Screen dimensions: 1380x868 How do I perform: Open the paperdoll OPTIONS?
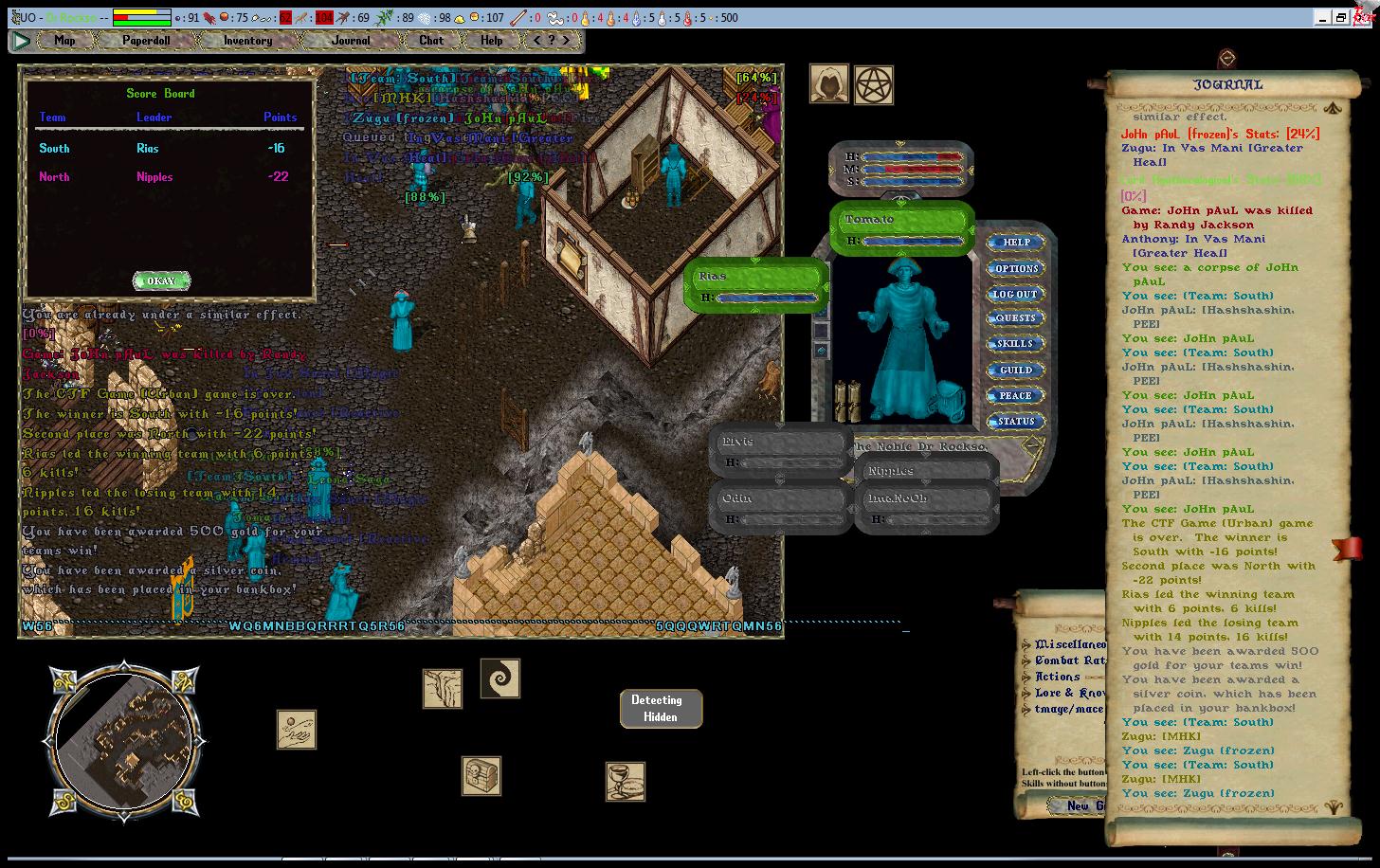pyautogui.click(x=1016, y=269)
